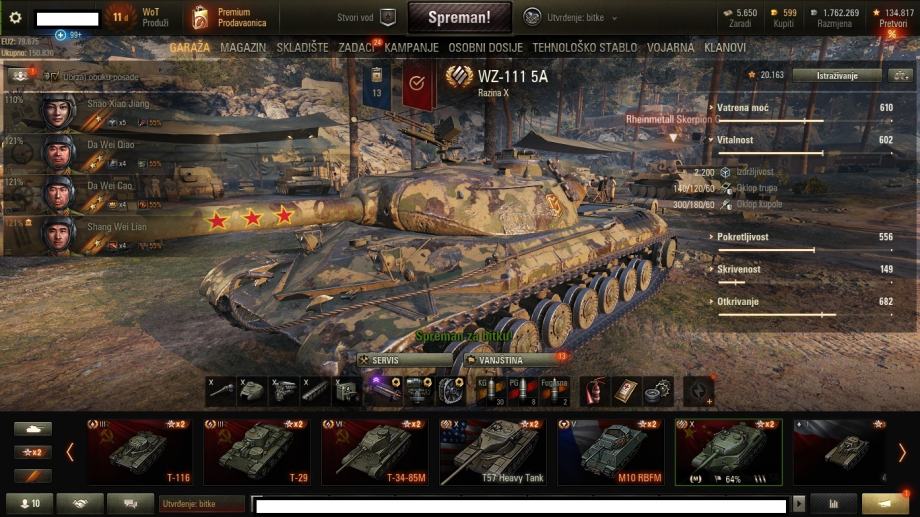Show the Osobni dosije tab
The width and height of the screenshot is (920, 517).
pyautogui.click(x=486, y=47)
